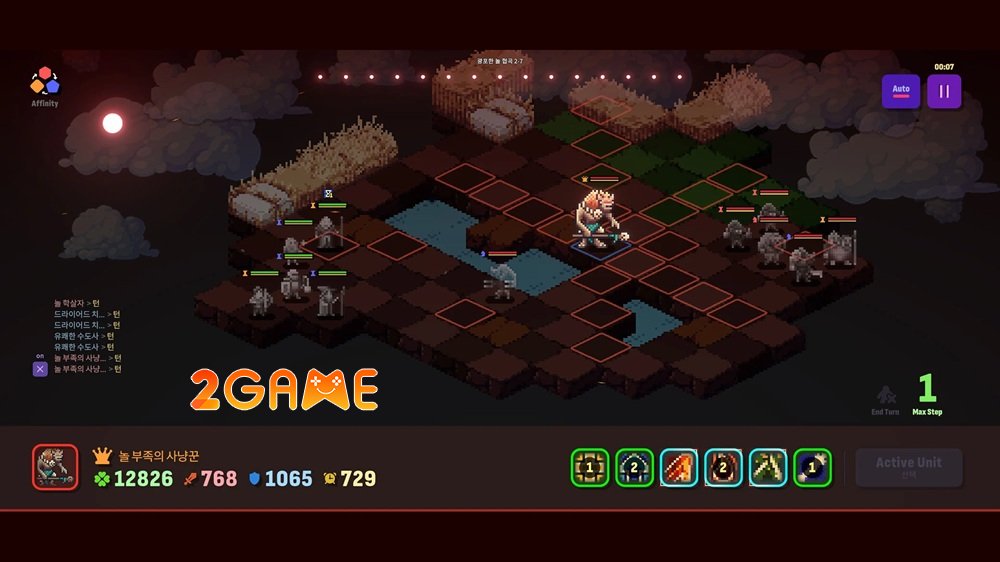Toggle the Auto battle button
The width and height of the screenshot is (1000, 562).
[901, 91]
